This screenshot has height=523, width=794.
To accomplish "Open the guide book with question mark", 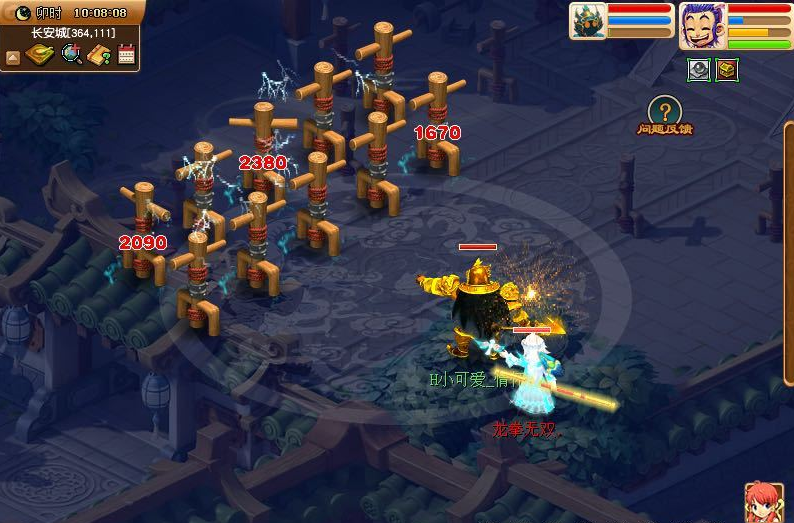I will (99, 54).
